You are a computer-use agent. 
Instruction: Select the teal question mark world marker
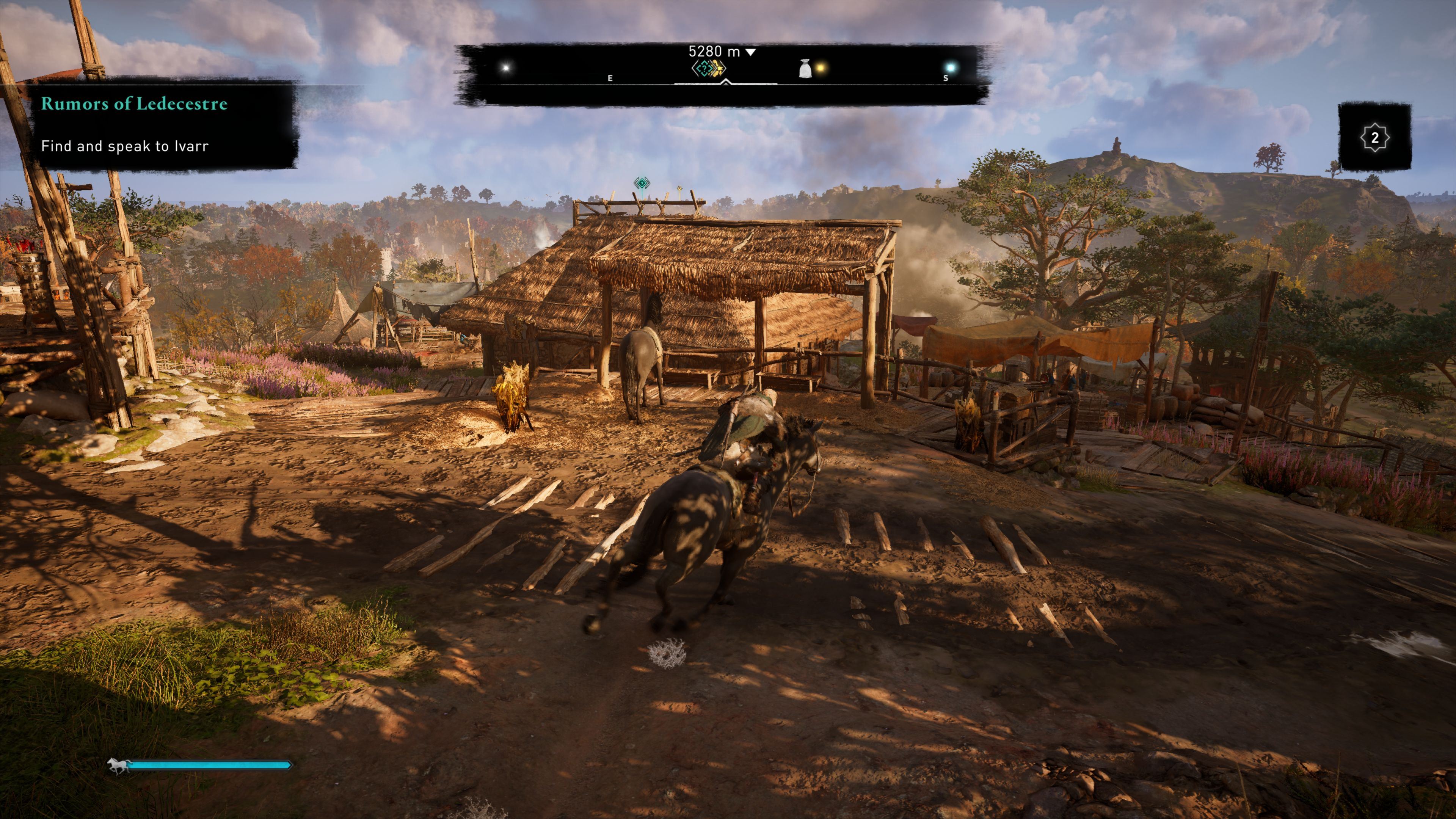tap(642, 183)
